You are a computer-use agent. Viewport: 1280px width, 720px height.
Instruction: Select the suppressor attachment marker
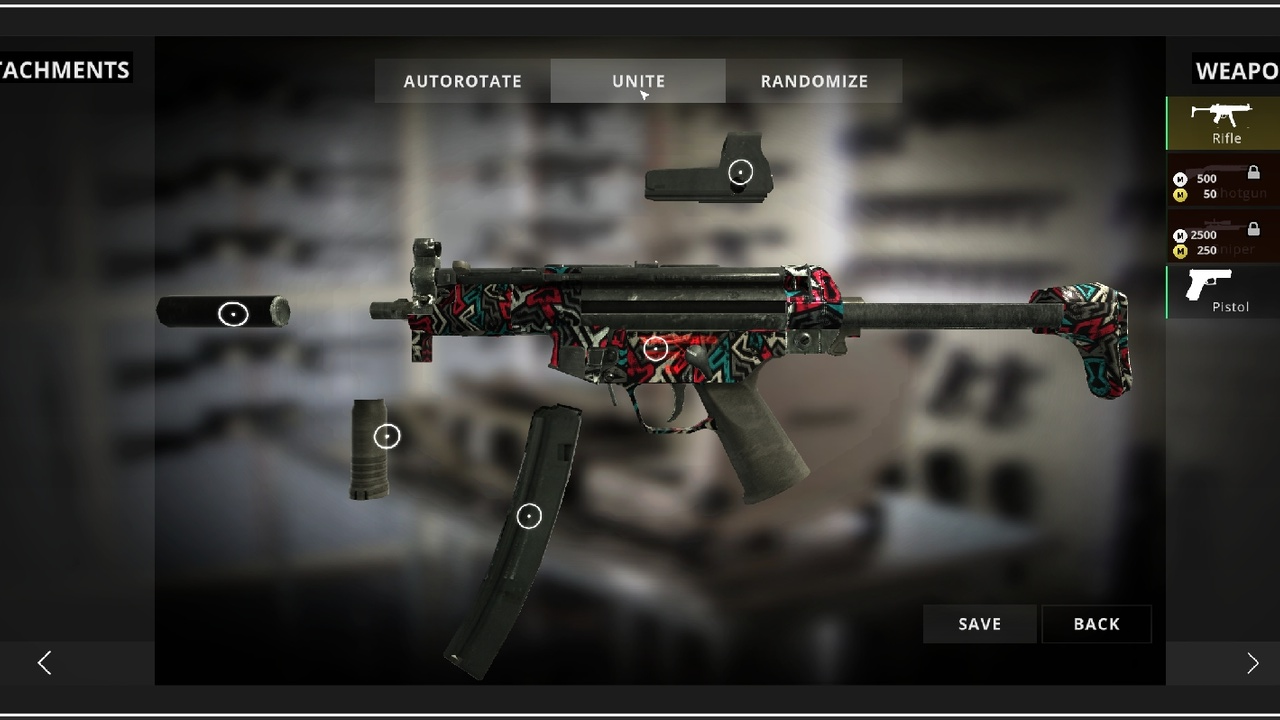click(233, 314)
